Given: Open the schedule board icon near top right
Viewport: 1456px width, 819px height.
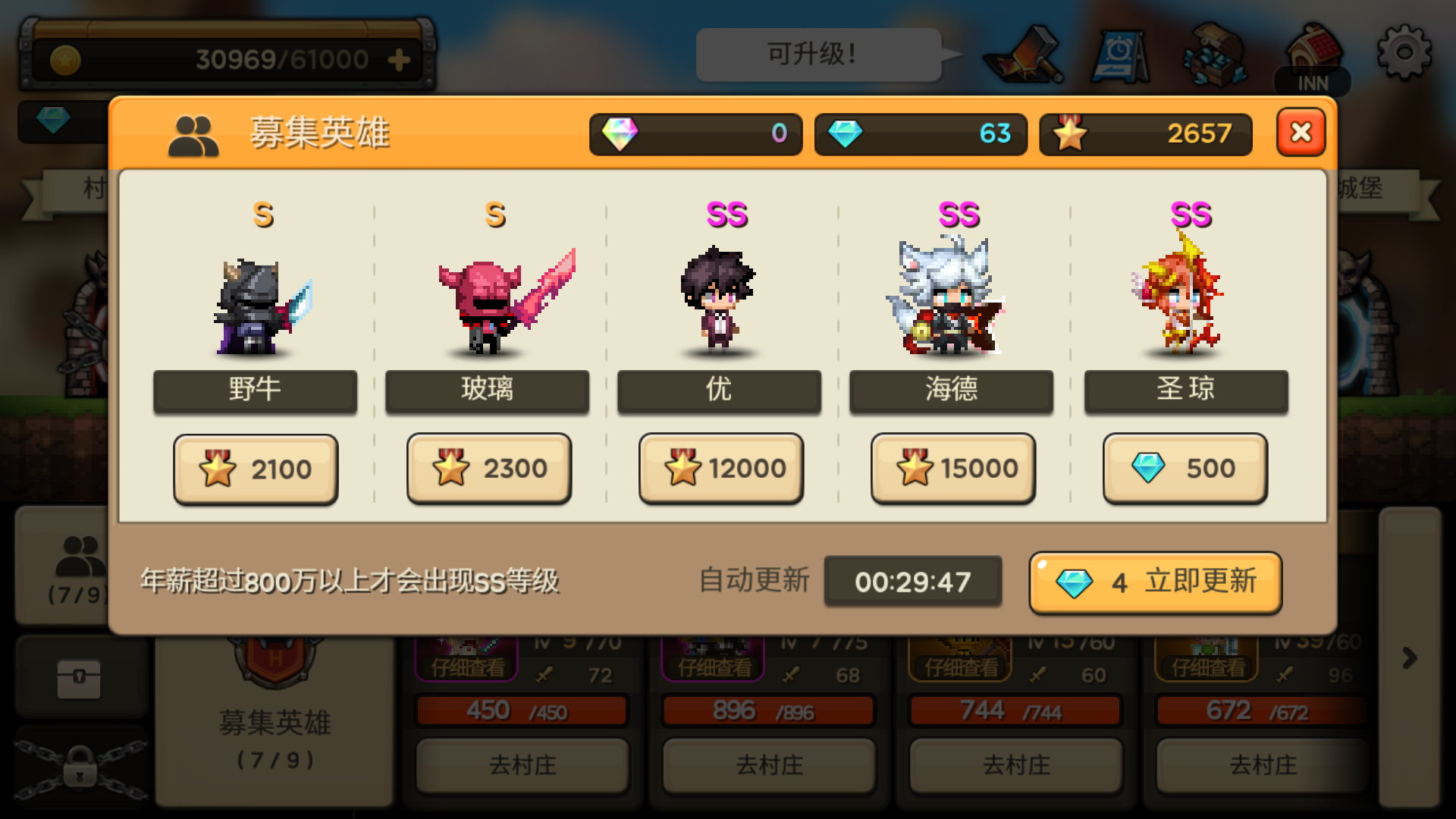Looking at the screenshot, I should 1121,57.
